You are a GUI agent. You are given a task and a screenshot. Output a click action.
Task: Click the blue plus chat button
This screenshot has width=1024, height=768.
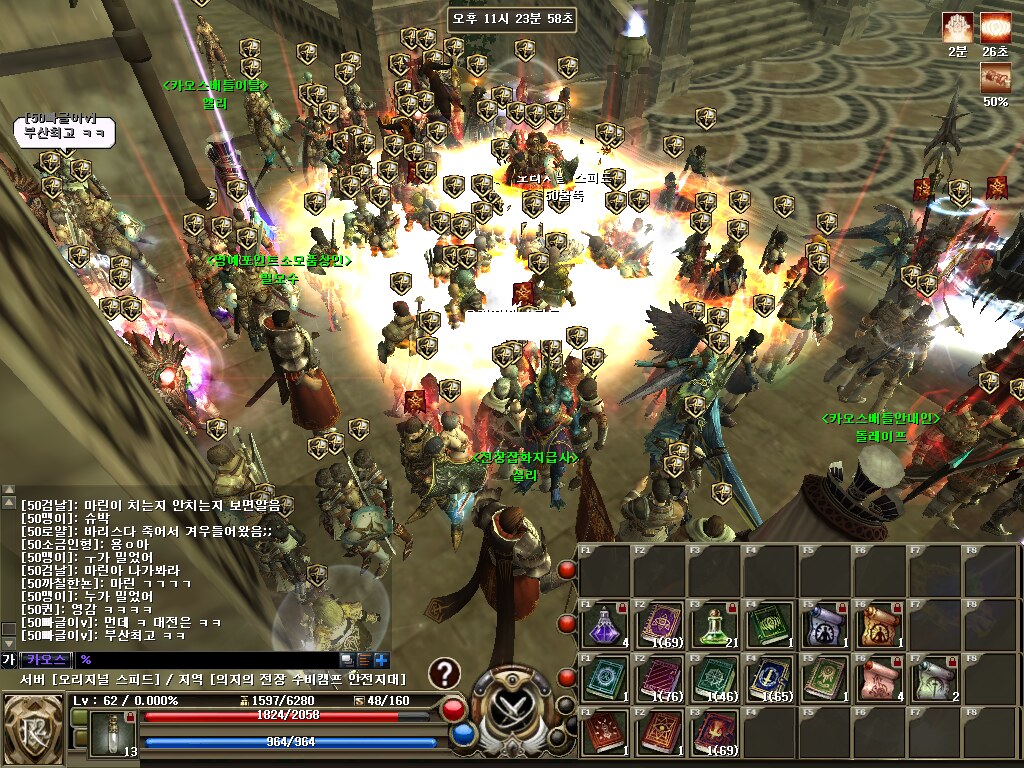pos(381,660)
